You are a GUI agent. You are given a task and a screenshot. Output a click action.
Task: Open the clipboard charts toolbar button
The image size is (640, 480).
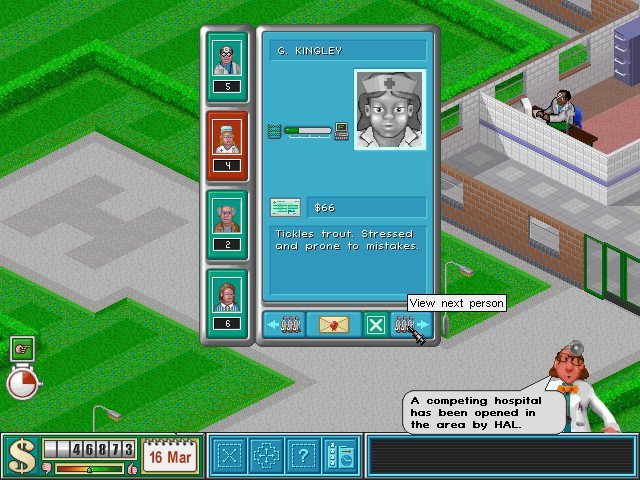(x=340, y=456)
